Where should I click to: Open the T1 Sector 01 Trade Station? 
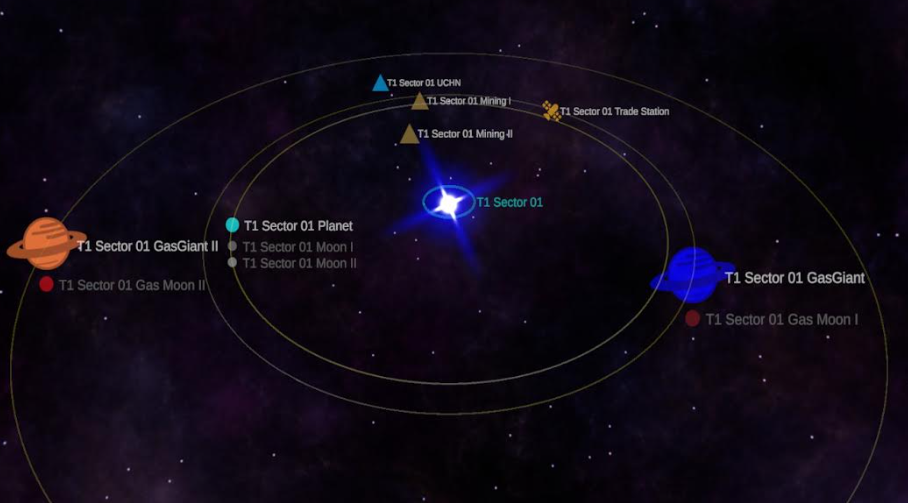click(551, 111)
